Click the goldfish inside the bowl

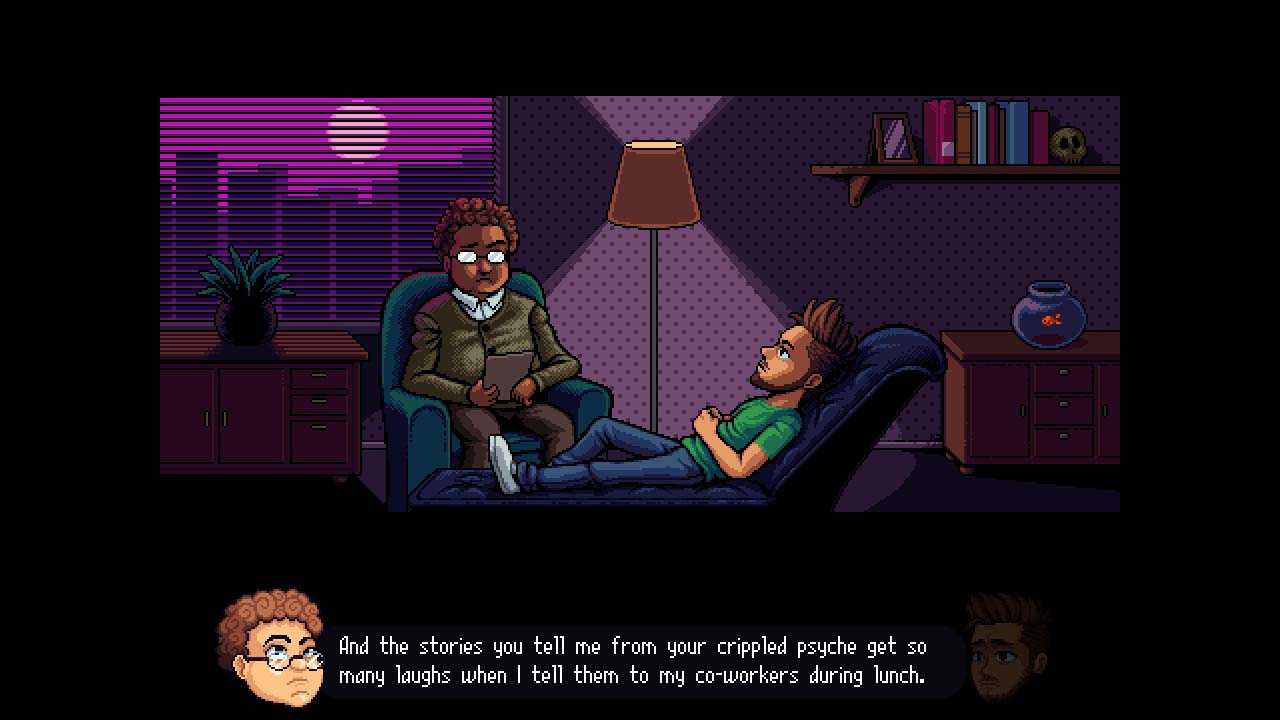tap(1050, 320)
